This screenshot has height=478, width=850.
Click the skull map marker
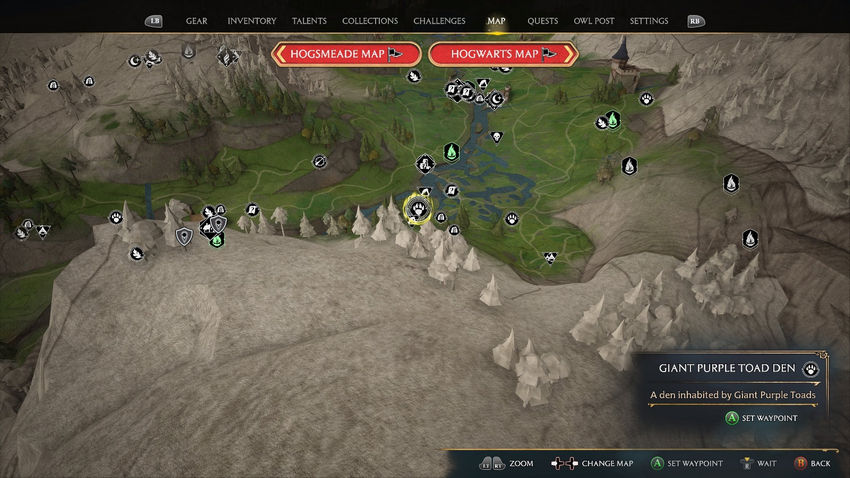pos(496,136)
